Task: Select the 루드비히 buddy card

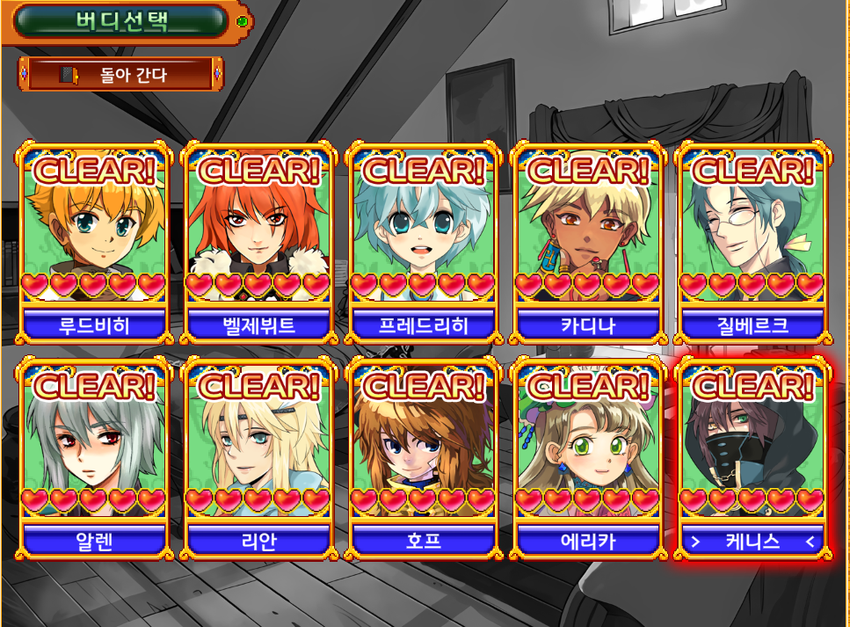Action: click(94, 240)
